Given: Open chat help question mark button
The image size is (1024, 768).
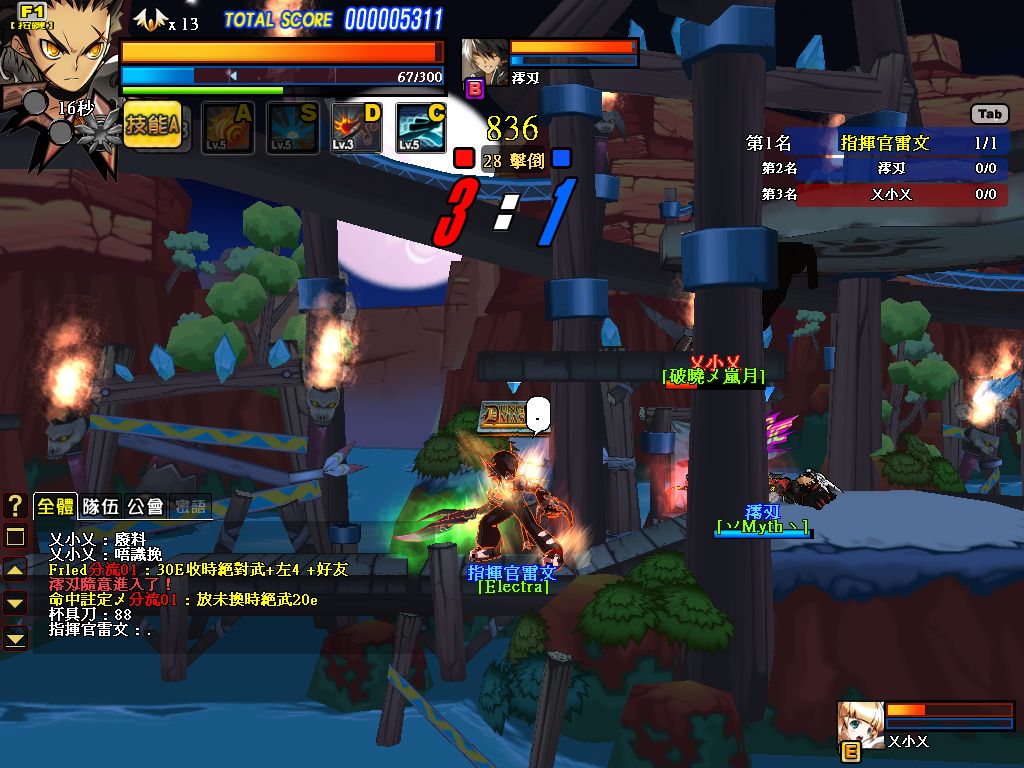Looking at the screenshot, I should point(15,506).
